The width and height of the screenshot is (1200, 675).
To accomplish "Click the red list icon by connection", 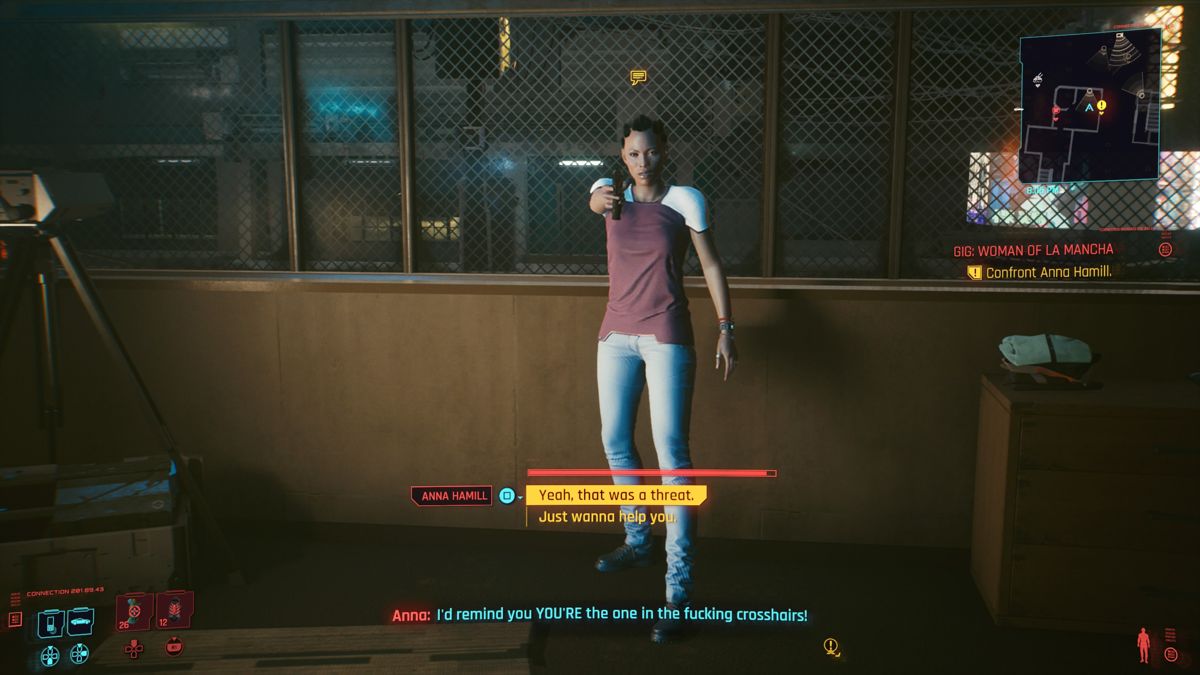I will click(x=15, y=620).
